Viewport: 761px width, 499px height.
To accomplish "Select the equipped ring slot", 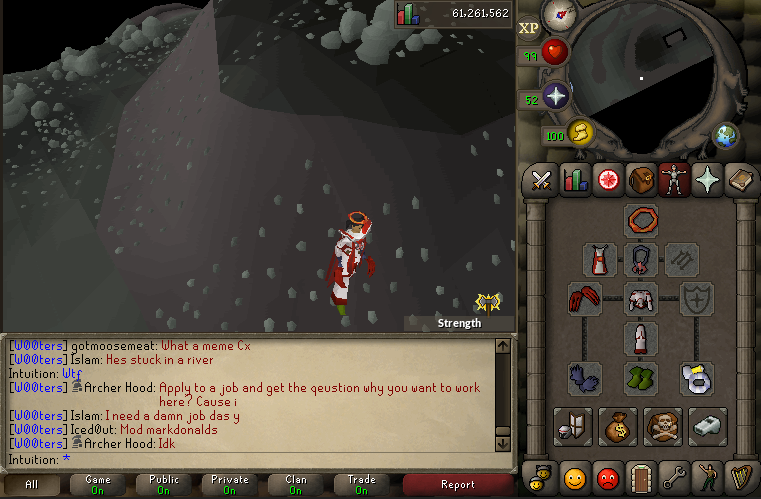I will [696, 378].
